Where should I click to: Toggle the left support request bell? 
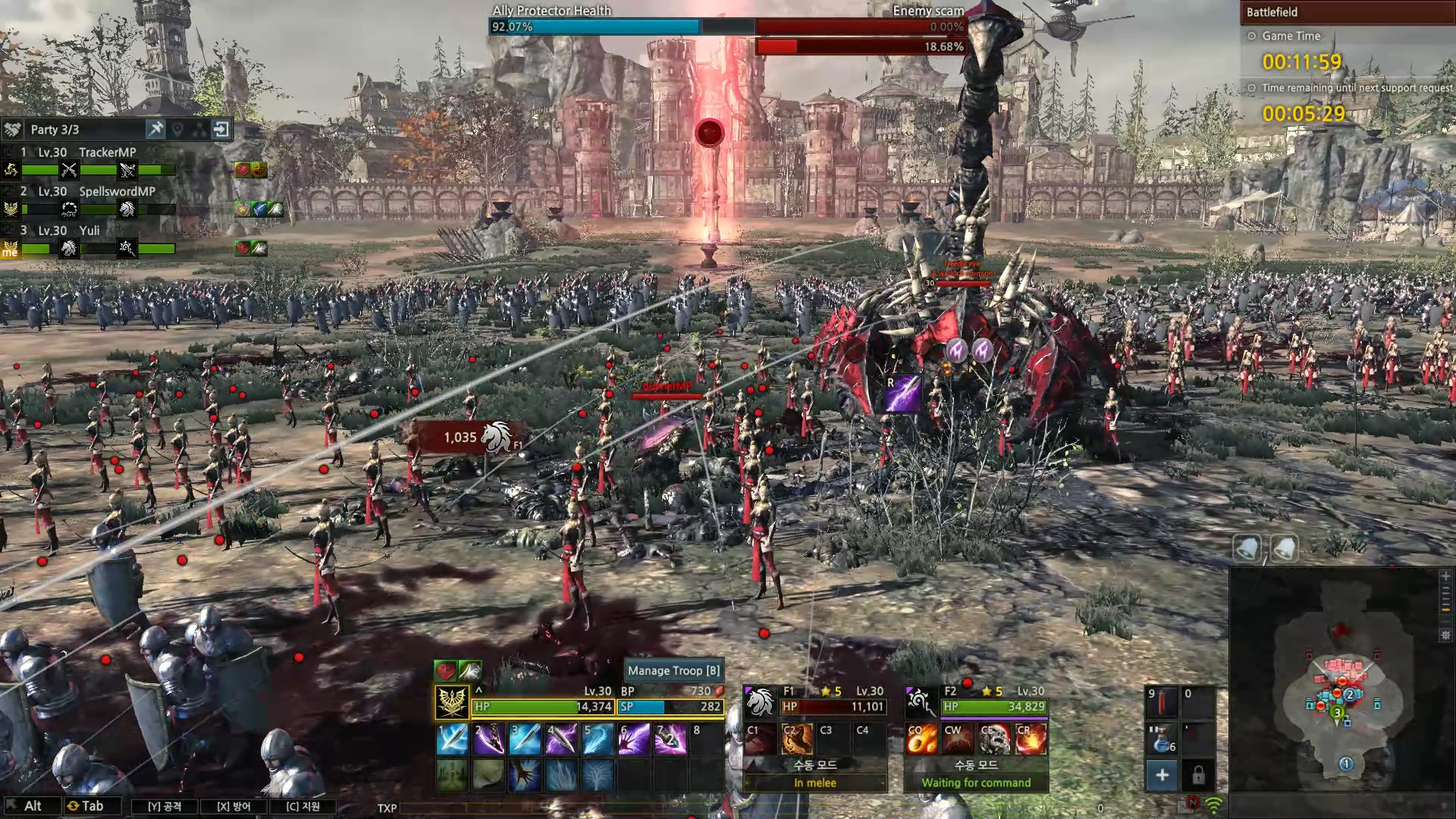[1246, 548]
